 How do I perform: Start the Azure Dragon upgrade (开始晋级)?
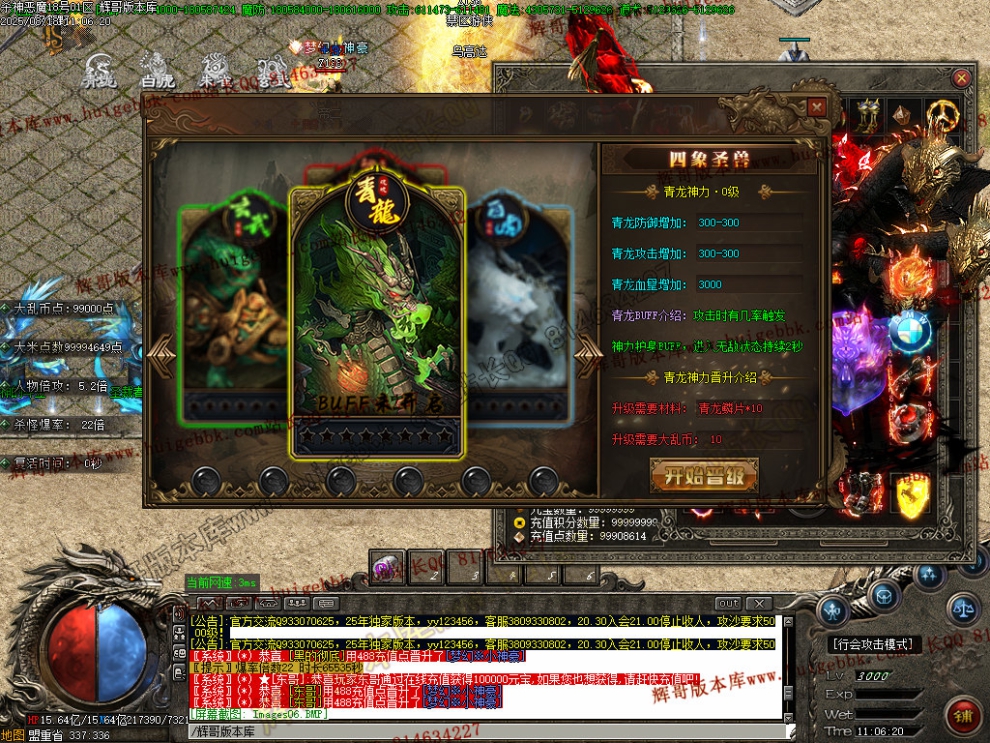point(704,476)
